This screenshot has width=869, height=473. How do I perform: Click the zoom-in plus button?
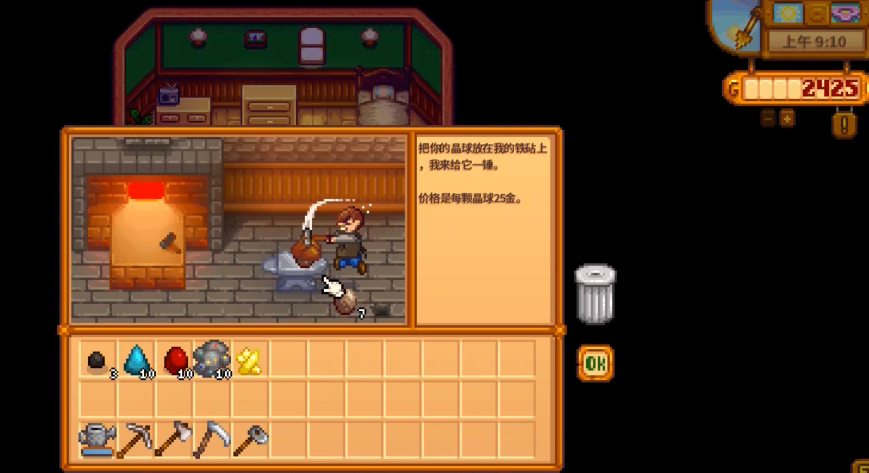pyautogui.click(x=787, y=118)
